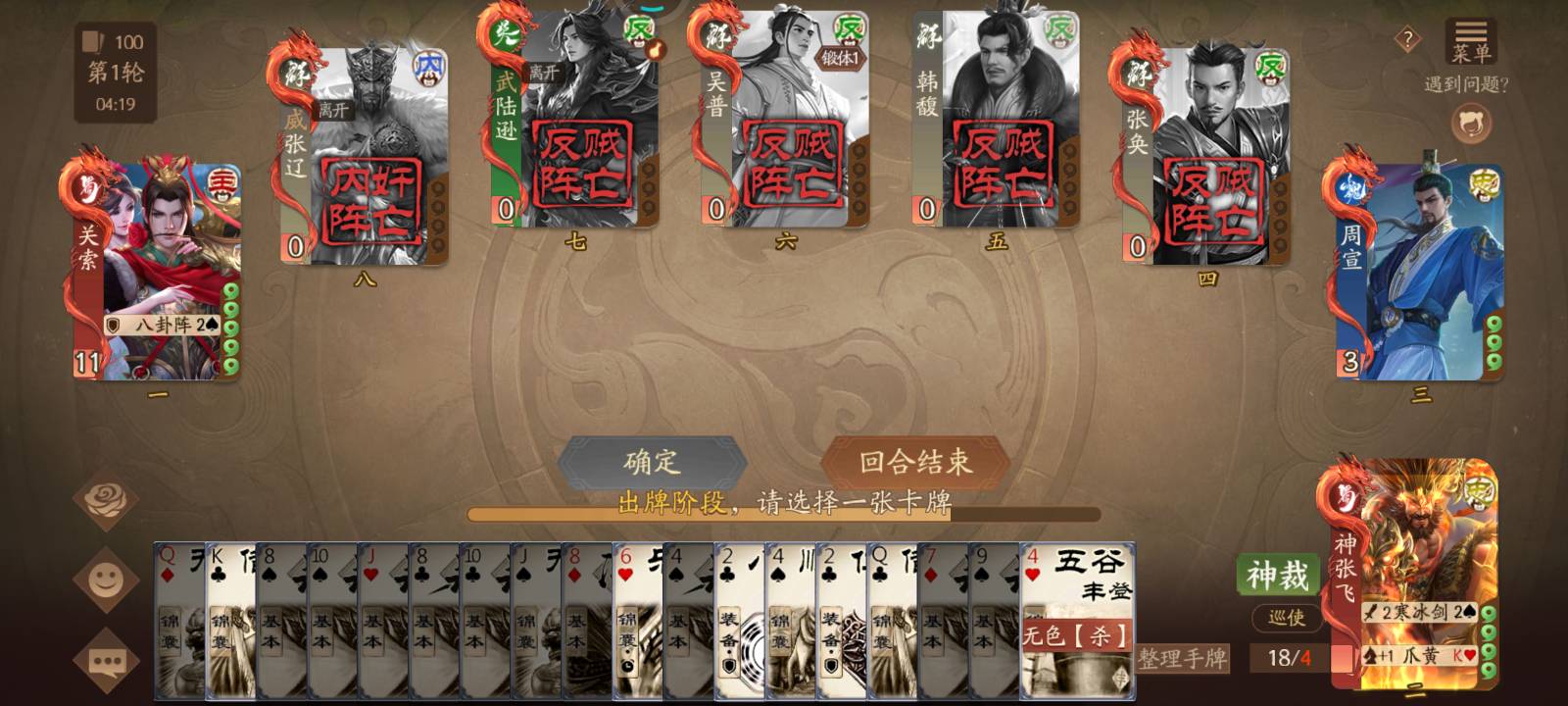Open the 菜单 menu
The image size is (1568, 706).
1470,42
